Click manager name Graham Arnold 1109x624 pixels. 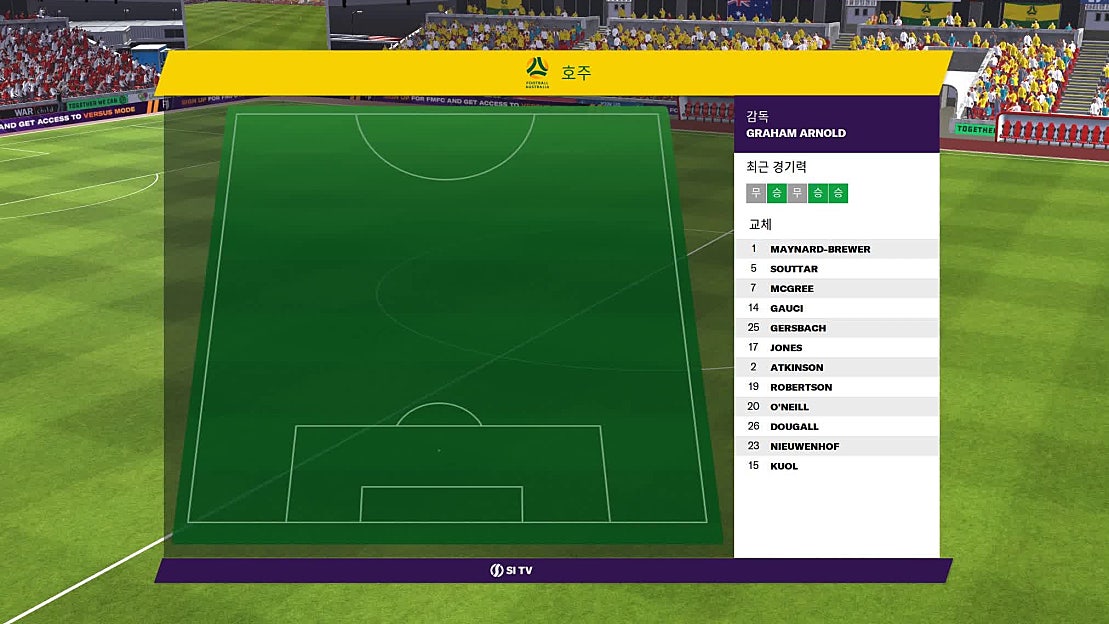[x=796, y=133]
